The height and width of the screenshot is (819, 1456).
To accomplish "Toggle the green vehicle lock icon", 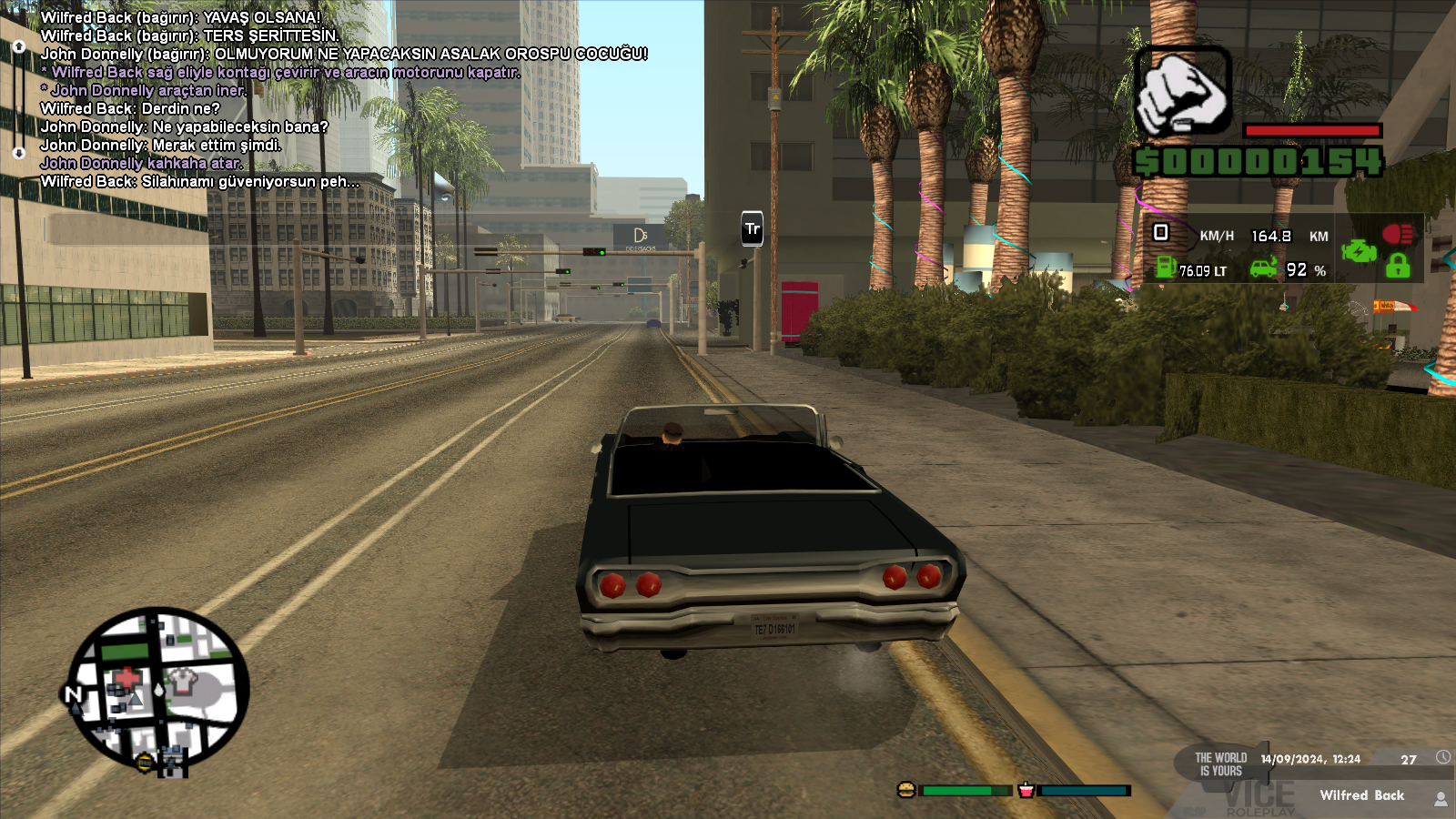I will (1398, 266).
